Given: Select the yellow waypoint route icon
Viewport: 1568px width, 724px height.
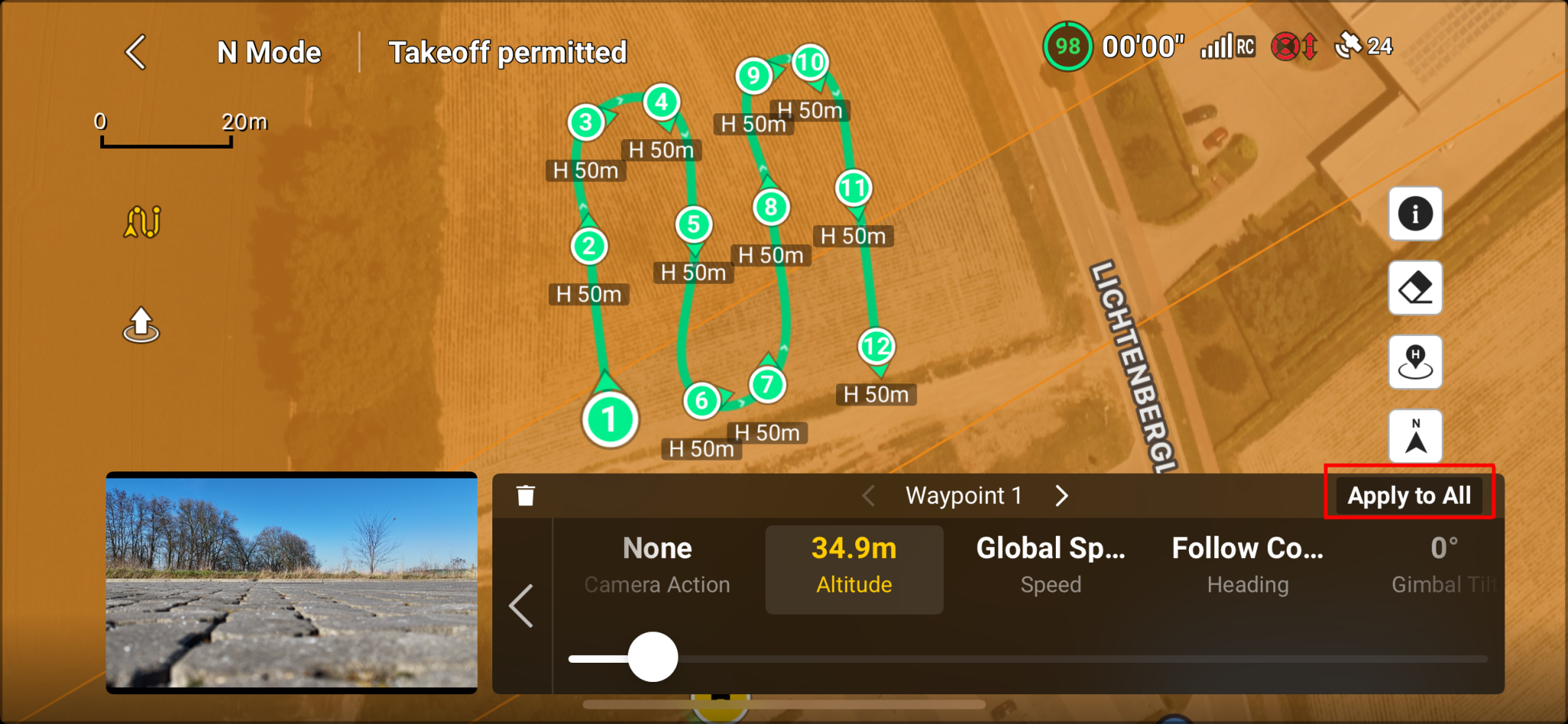Looking at the screenshot, I should (140, 221).
